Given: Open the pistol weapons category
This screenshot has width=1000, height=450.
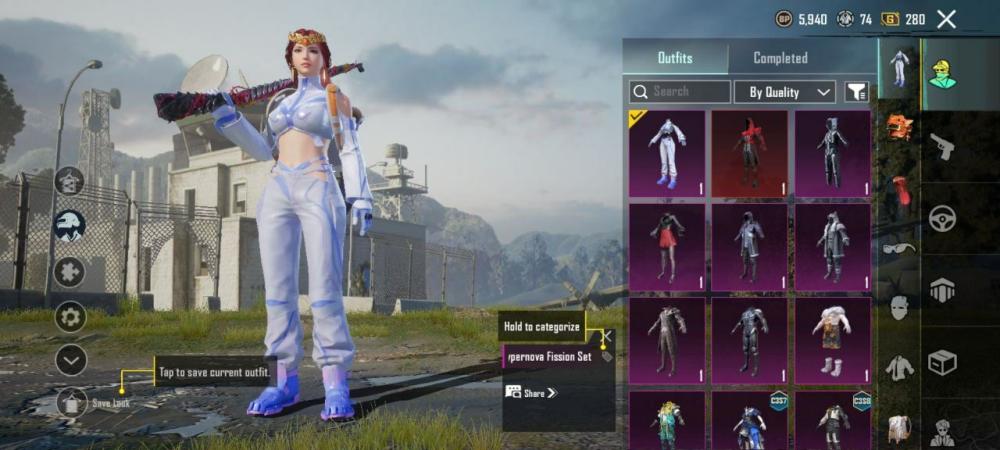Looking at the screenshot, I should tap(941, 149).
